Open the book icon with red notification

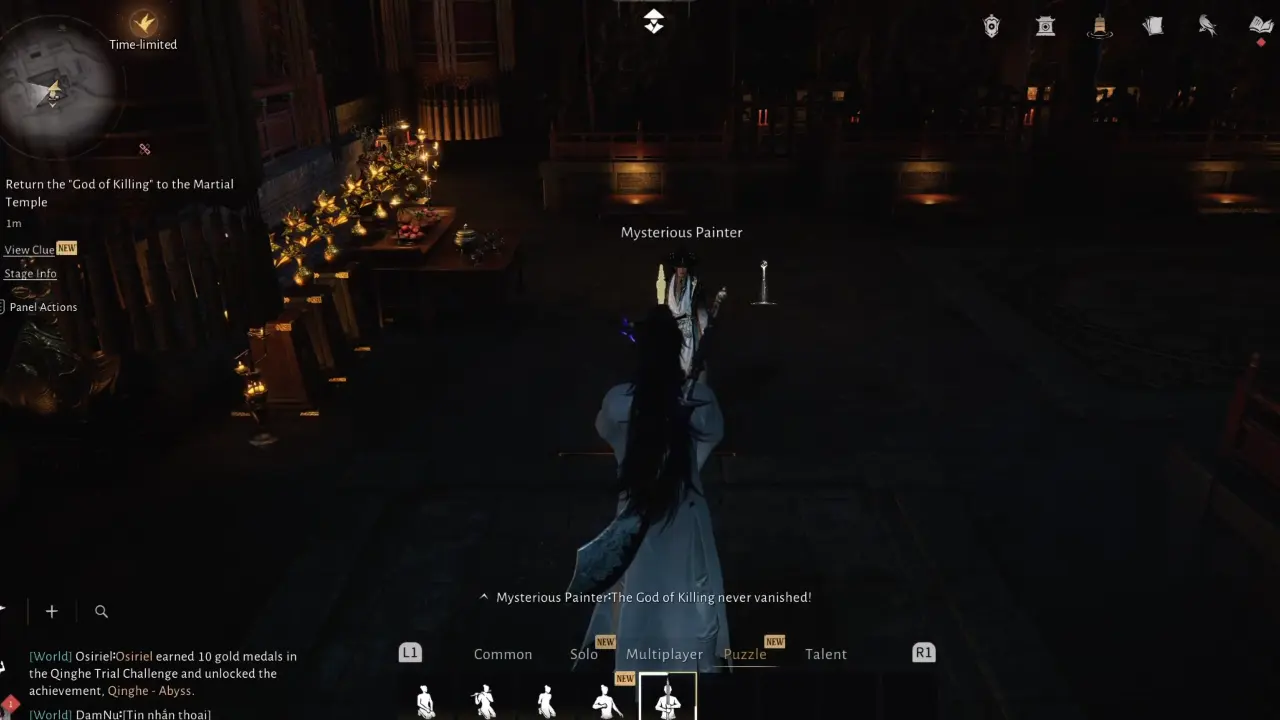[x=1258, y=26]
